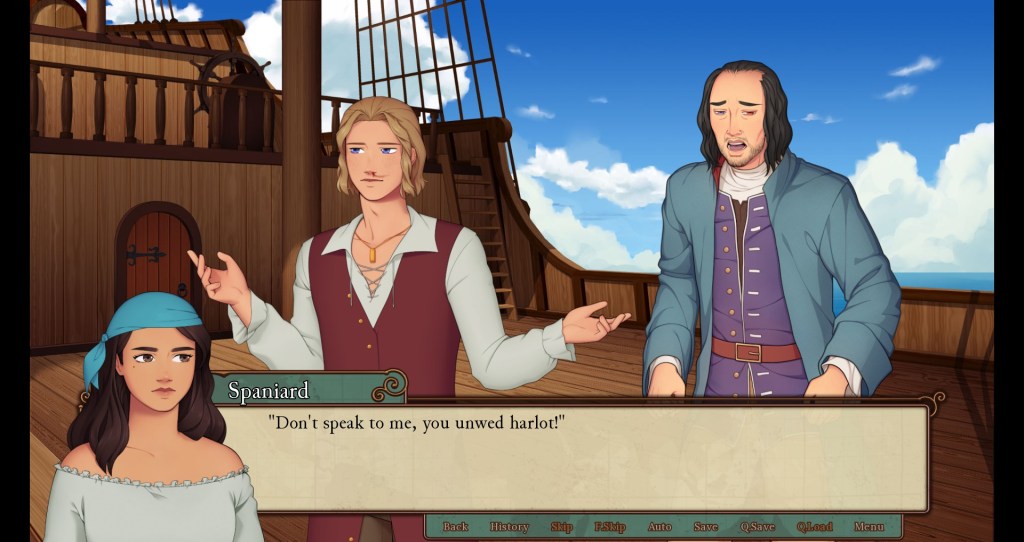Open the dialogue History log
The width and height of the screenshot is (1024, 542).
tap(509, 527)
